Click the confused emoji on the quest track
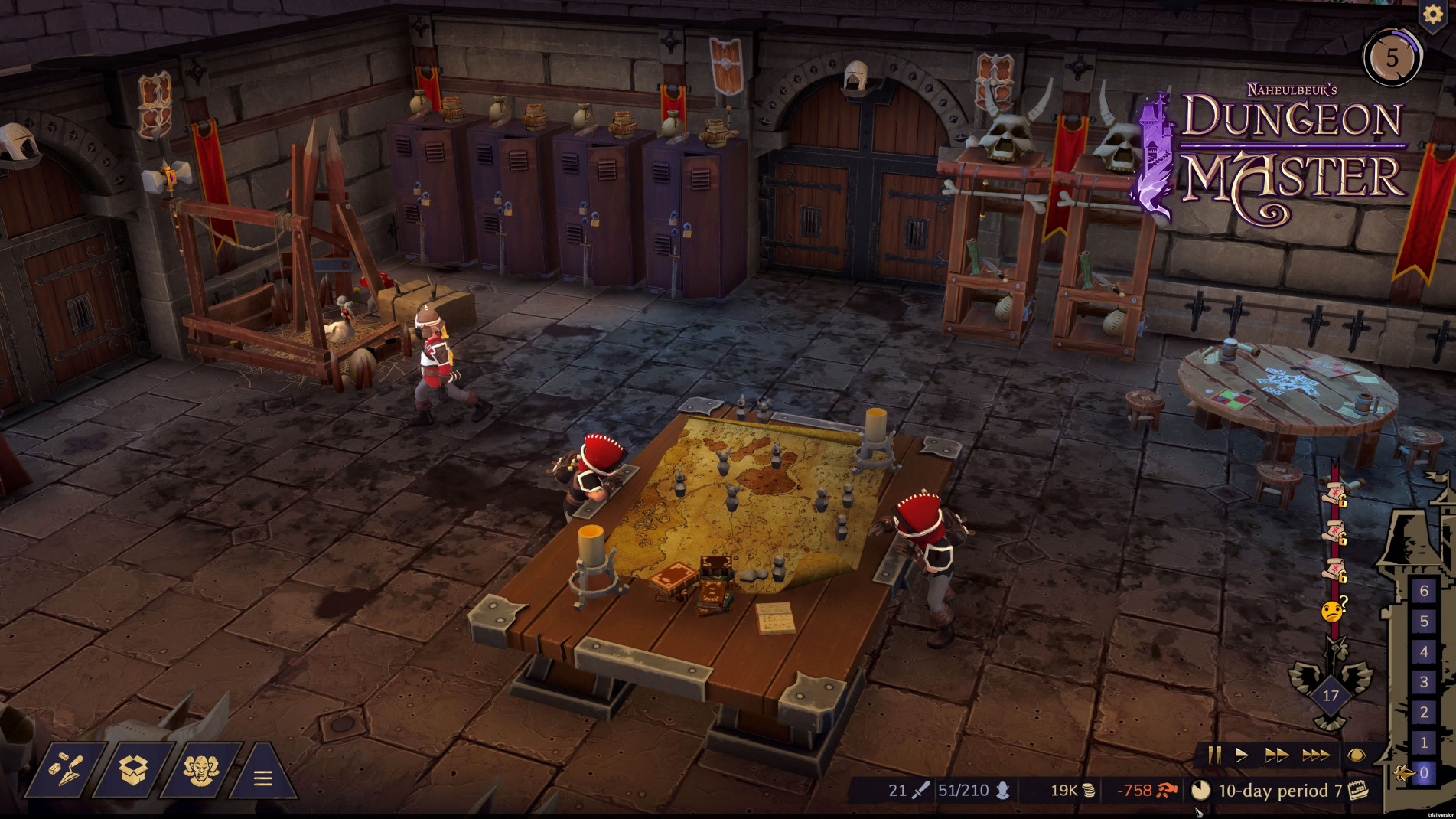The width and height of the screenshot is (1456, 819). [1331, 610]
